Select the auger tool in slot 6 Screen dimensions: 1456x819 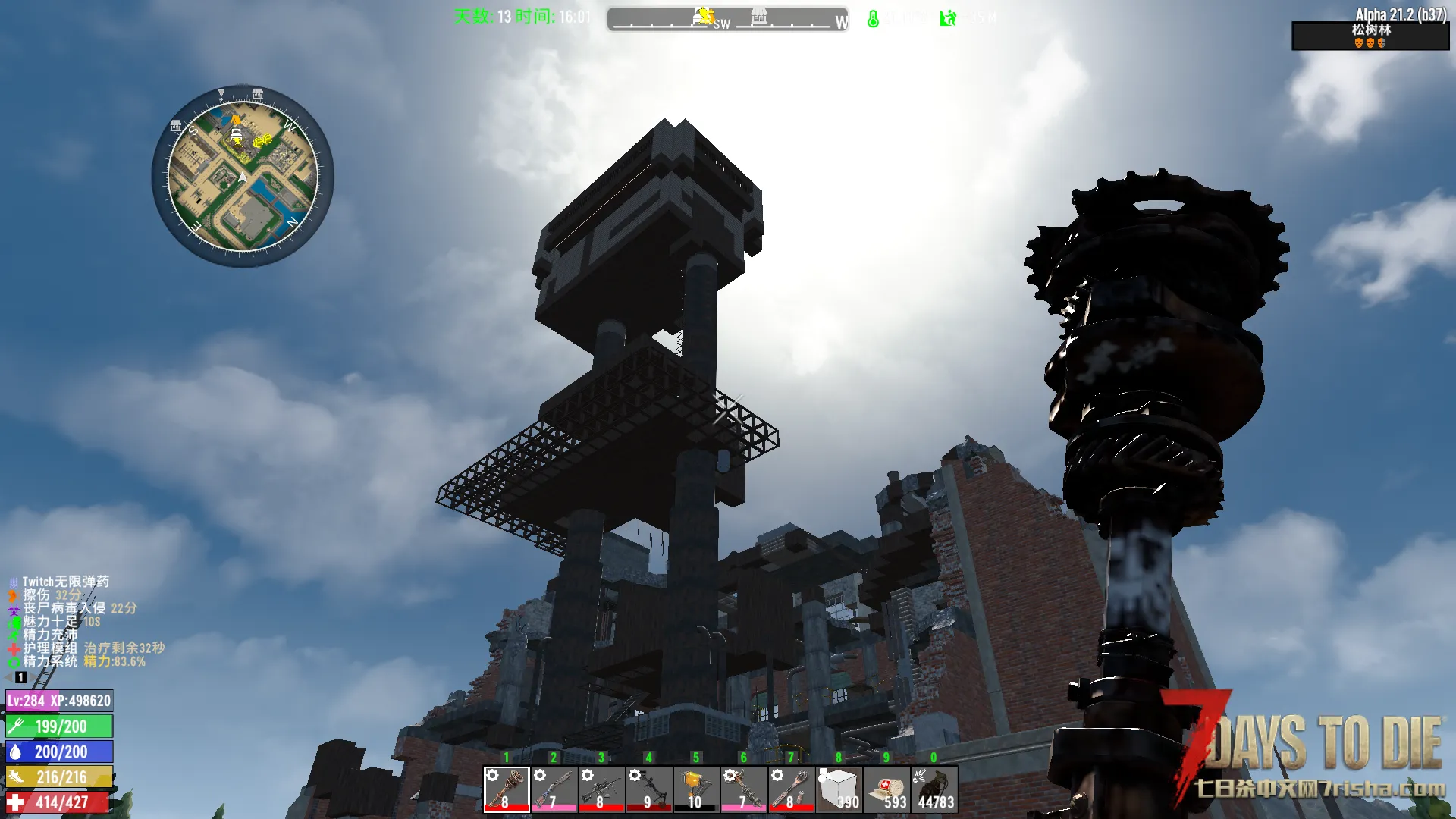click(x=743, y=789)
